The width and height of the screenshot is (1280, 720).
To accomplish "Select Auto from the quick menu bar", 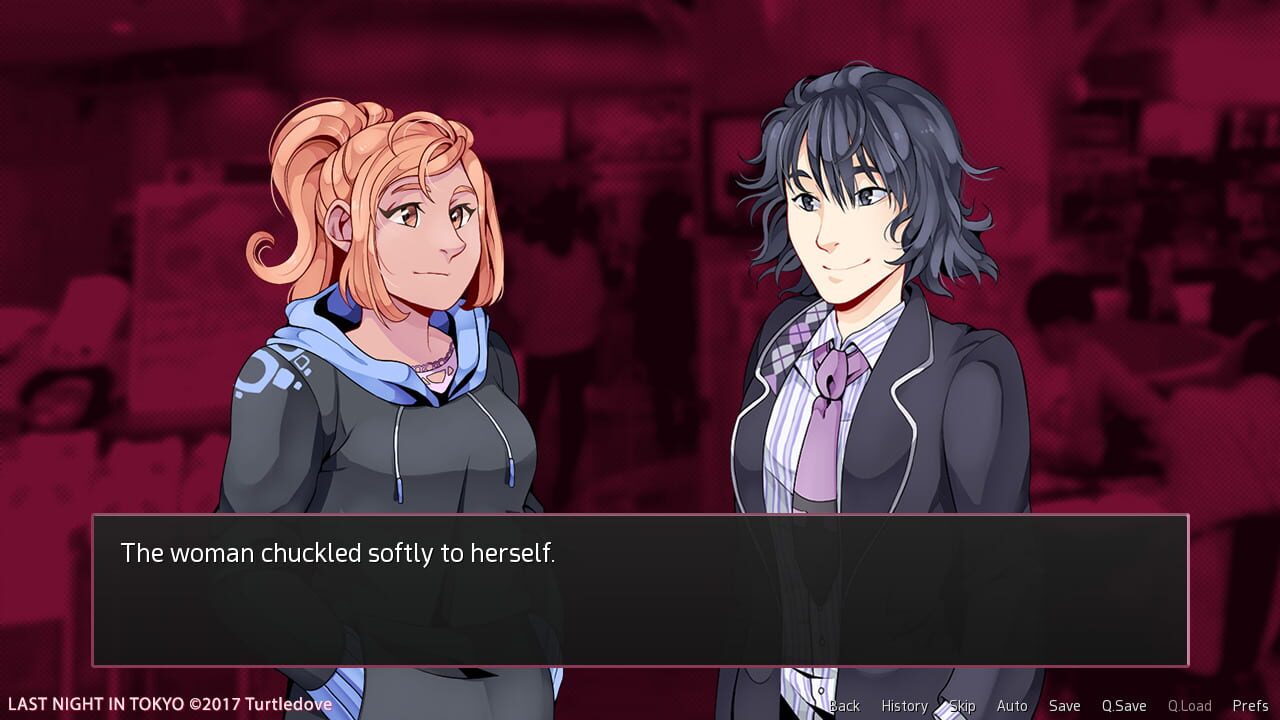I will click(1012, 705).
